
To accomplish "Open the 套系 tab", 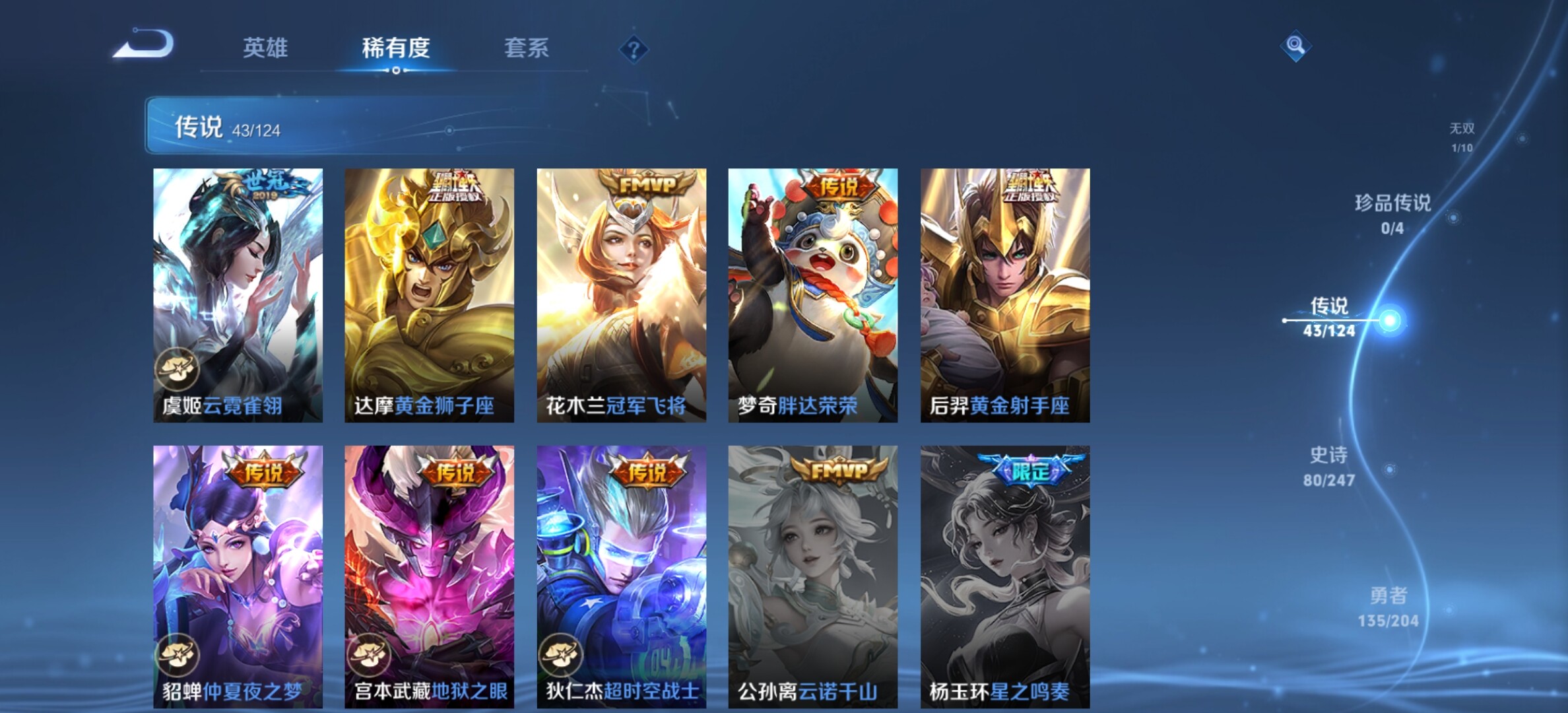I will coord(526,48).
